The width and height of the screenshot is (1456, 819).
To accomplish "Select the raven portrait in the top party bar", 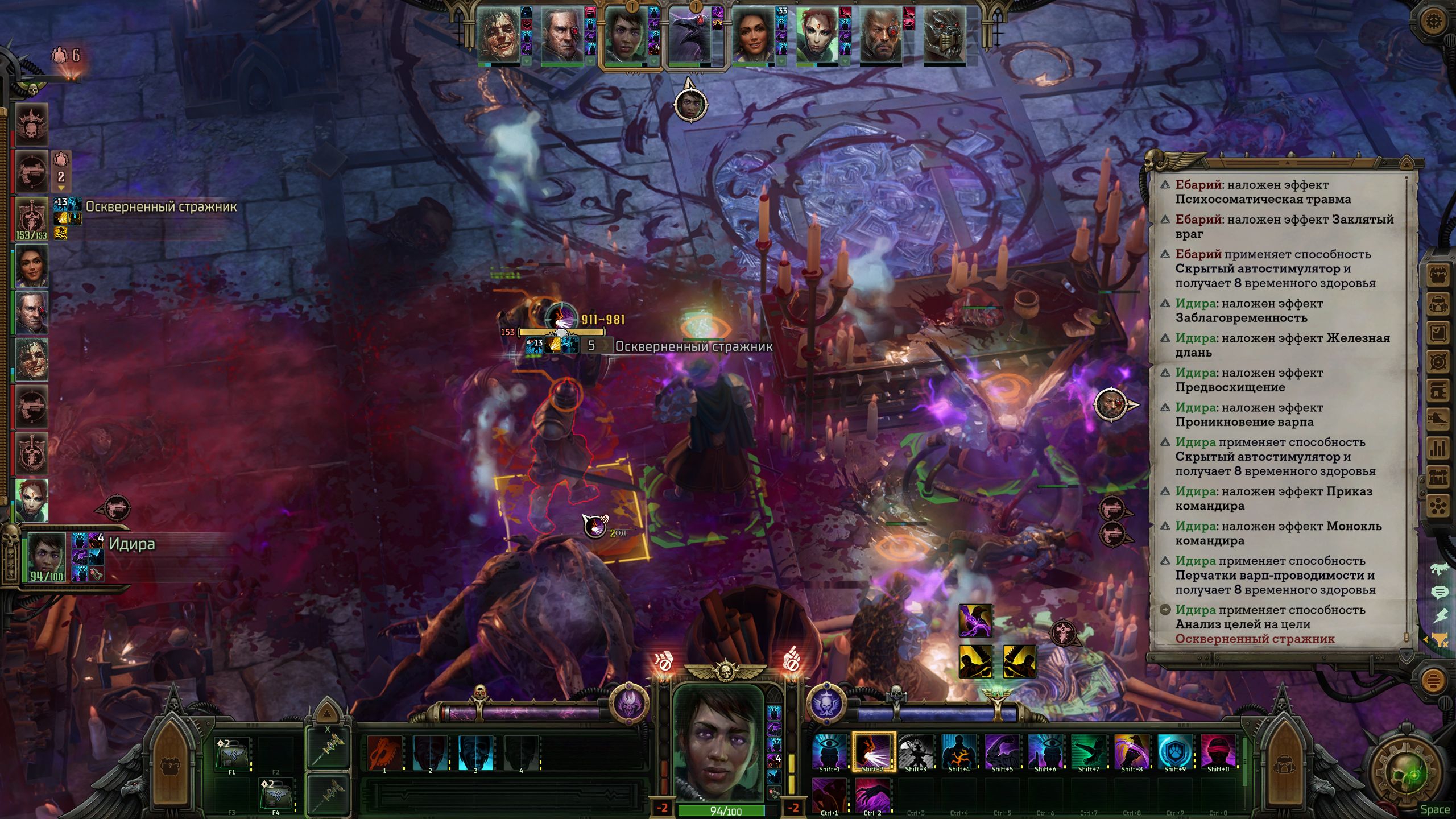I will pyautogui.click(x=690, y=36).
